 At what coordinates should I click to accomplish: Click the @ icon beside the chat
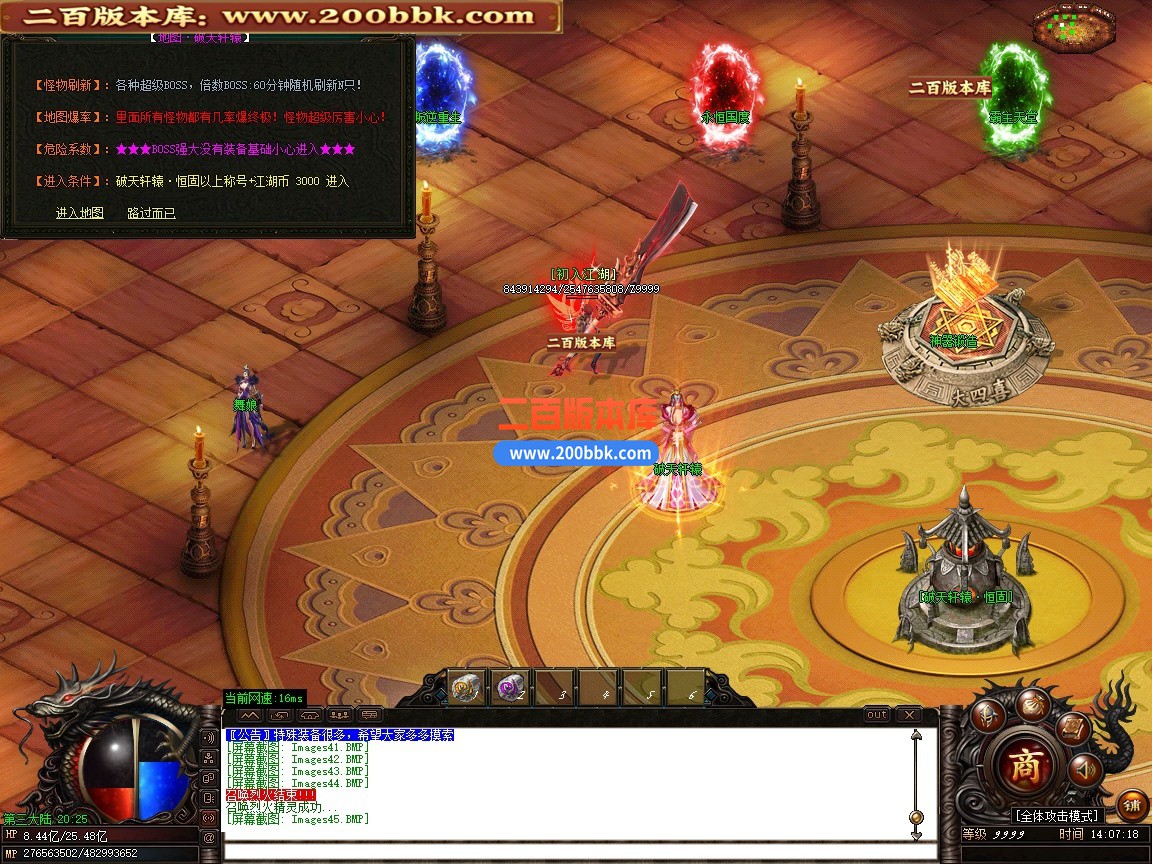[x=209, y=837]
